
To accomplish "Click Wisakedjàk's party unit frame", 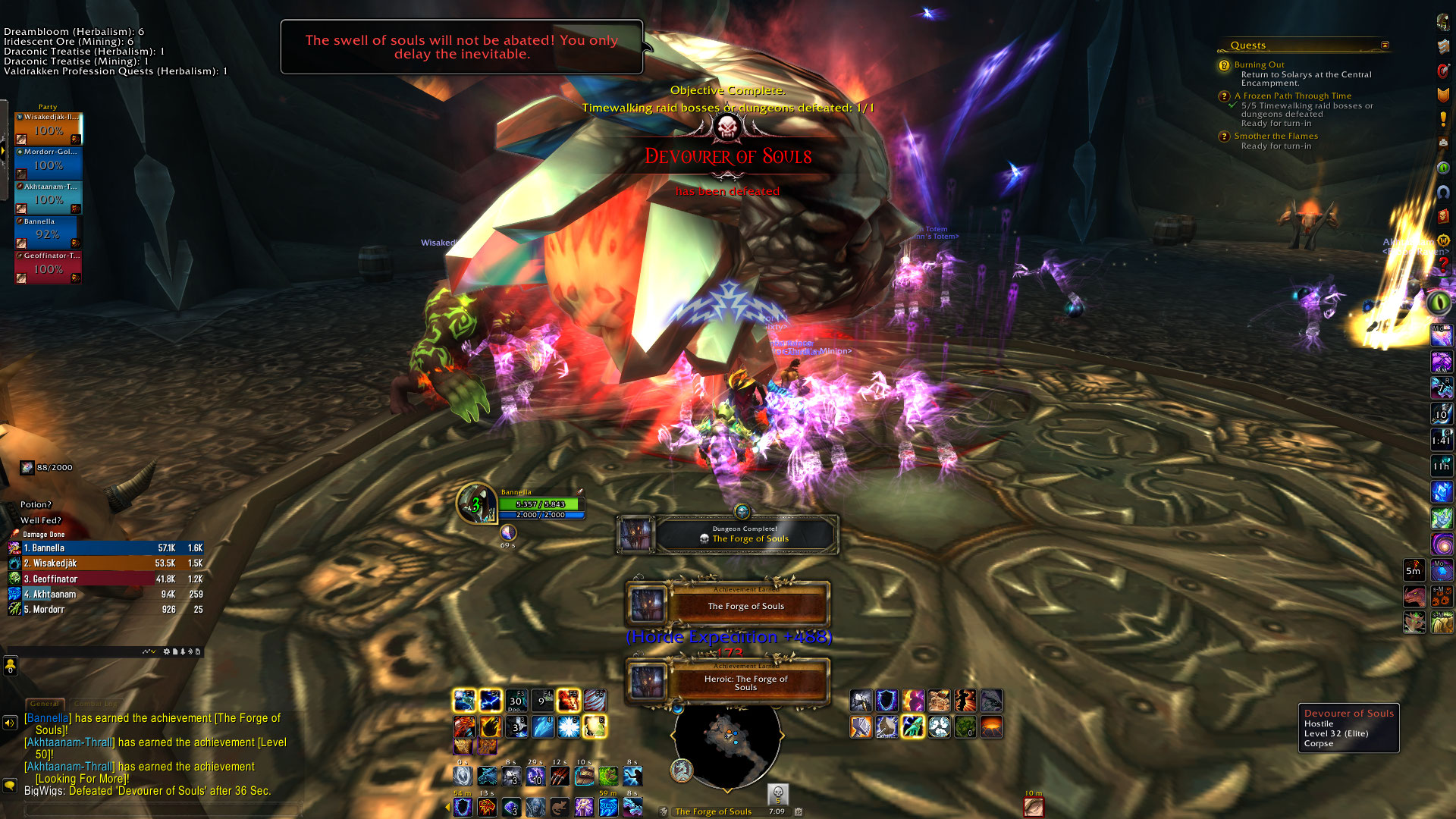I will tap(48, 129).
